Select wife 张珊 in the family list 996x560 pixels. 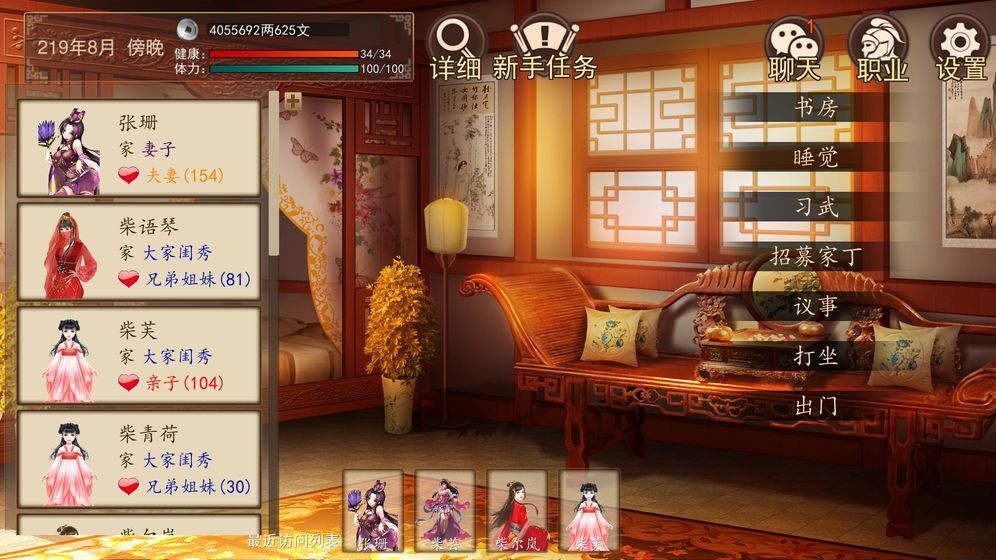click(x=139, y=148)
